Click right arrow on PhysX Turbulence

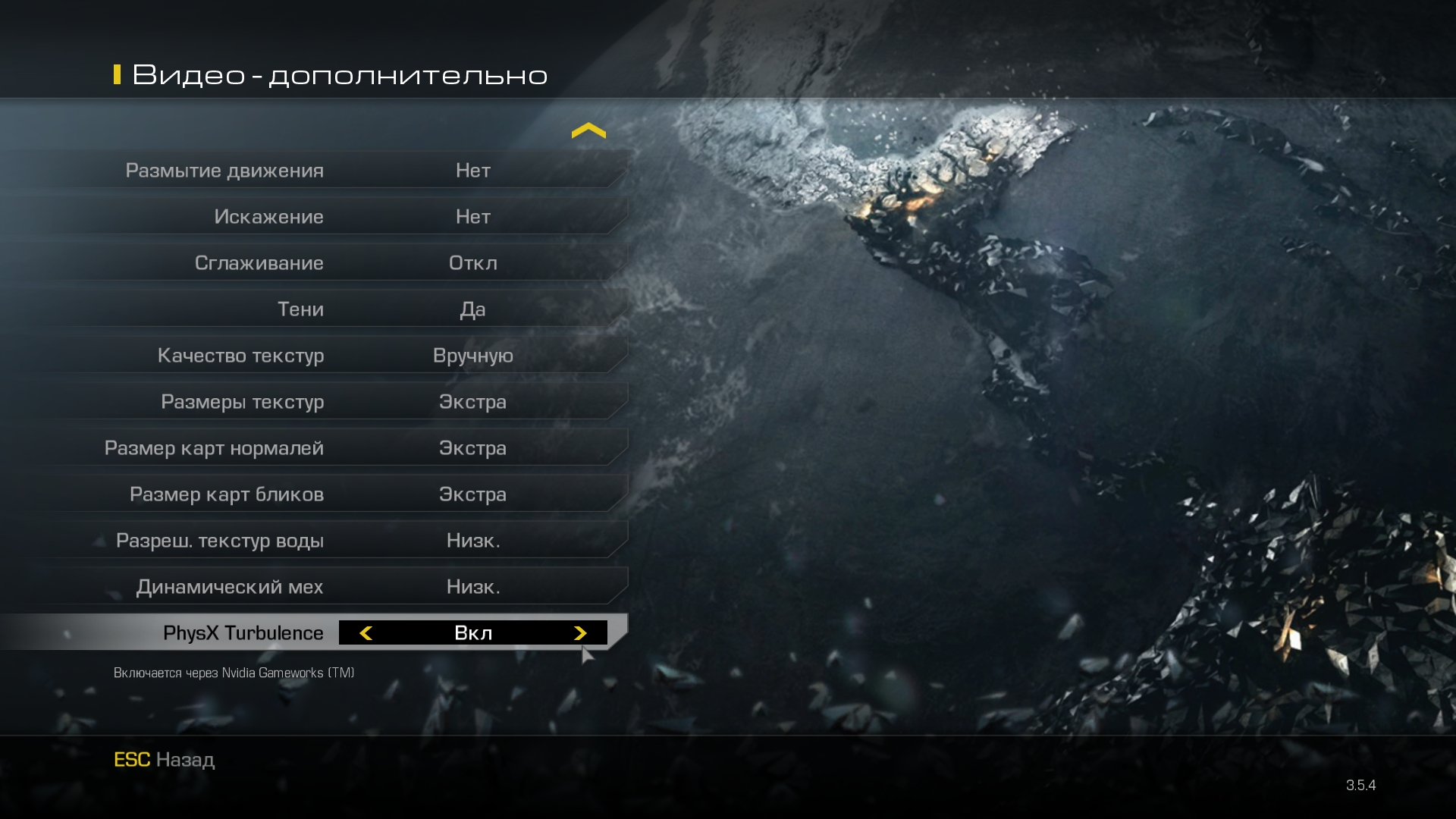[x=580, y=632]
